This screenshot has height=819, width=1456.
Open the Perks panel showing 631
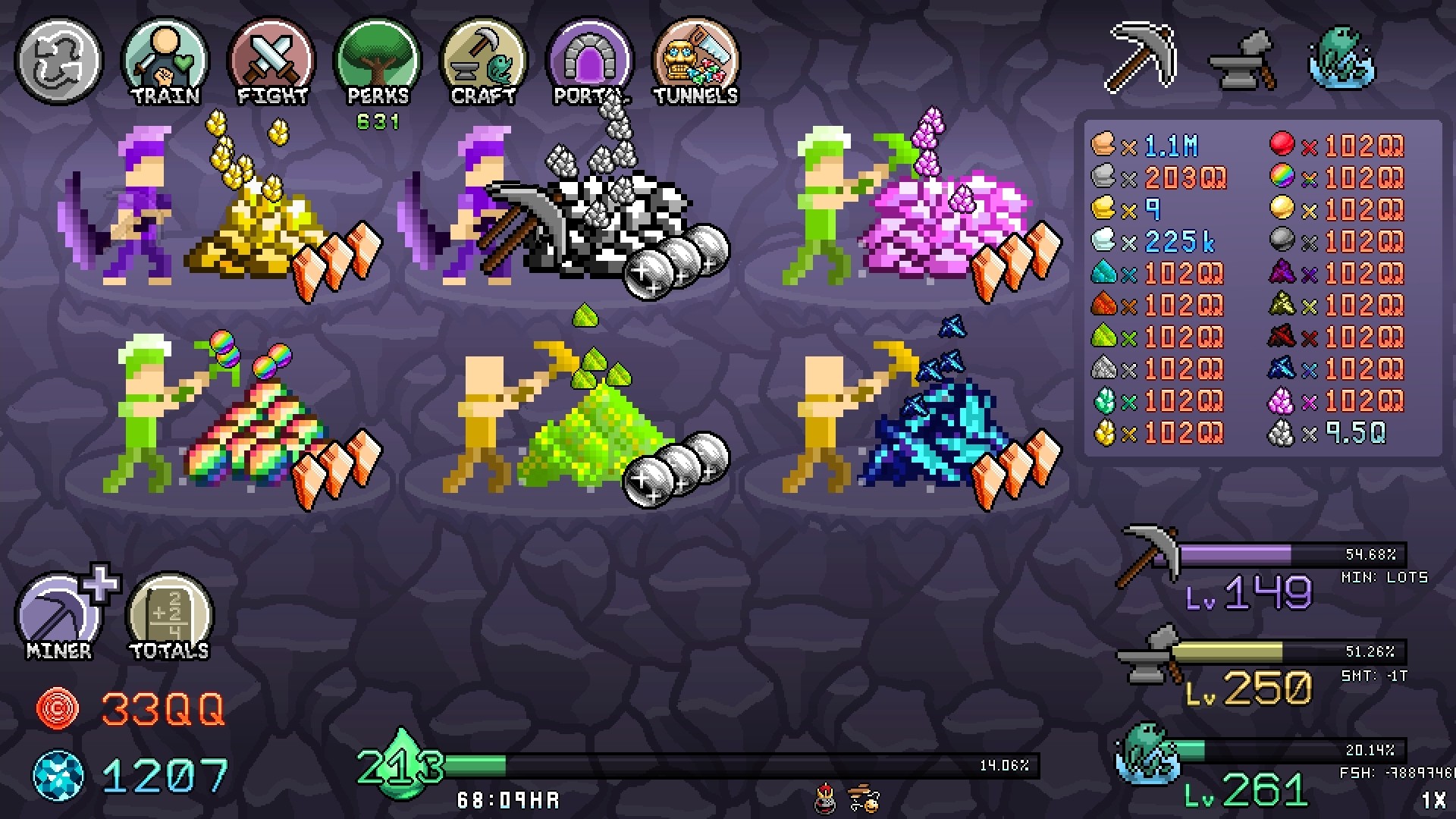[377, 61]
